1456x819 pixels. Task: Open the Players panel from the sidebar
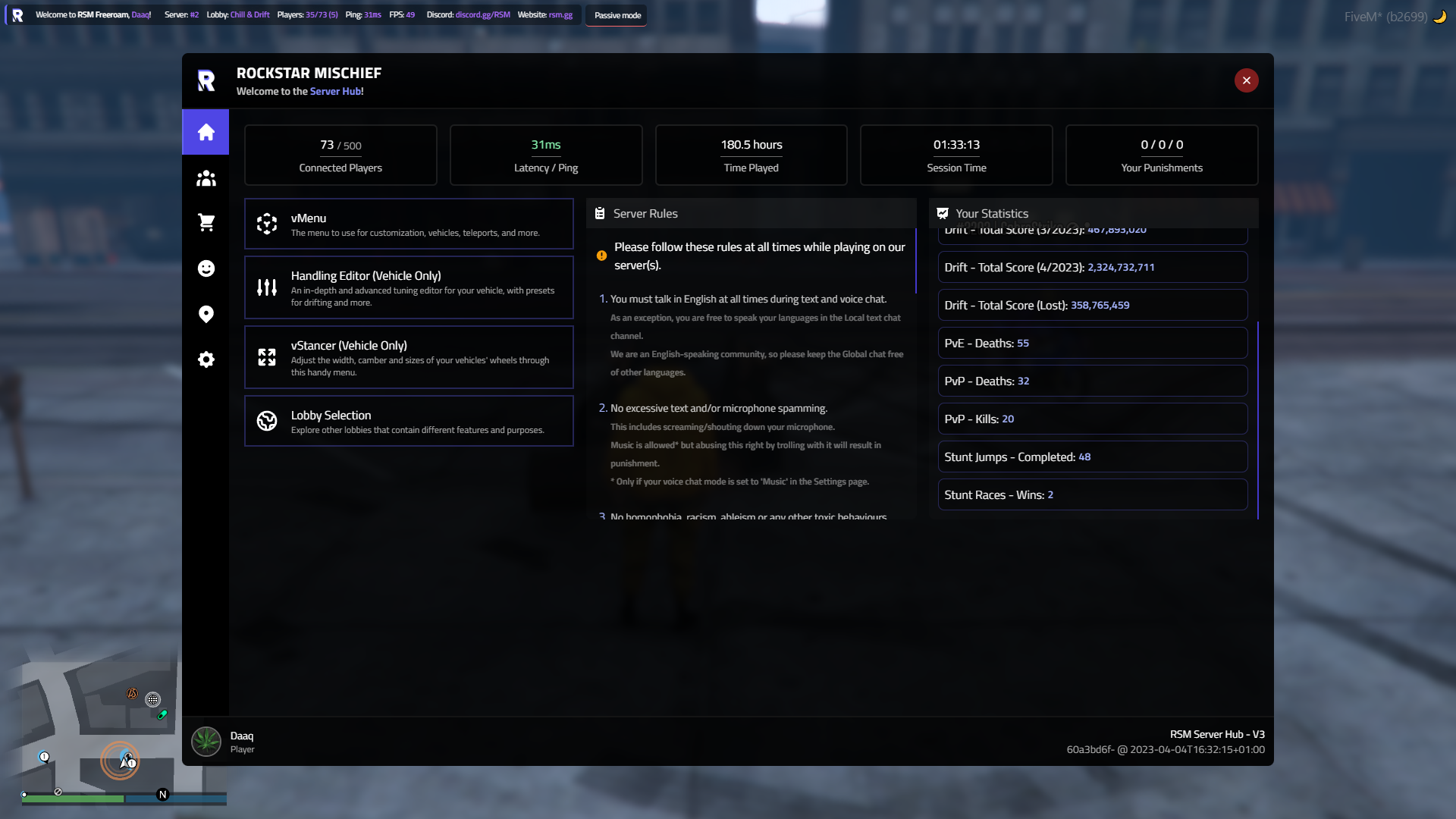[x=206, y=177]
